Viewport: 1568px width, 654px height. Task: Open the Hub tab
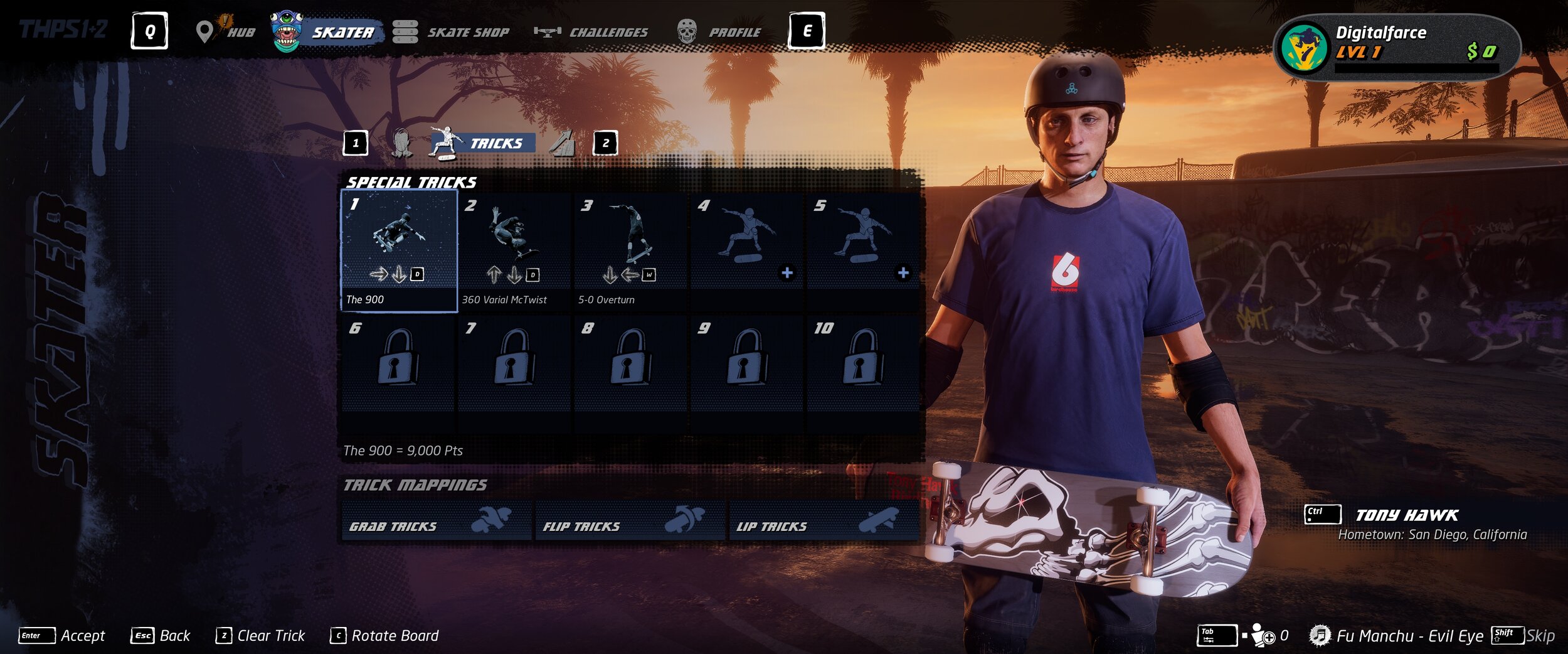click(227, 31)
